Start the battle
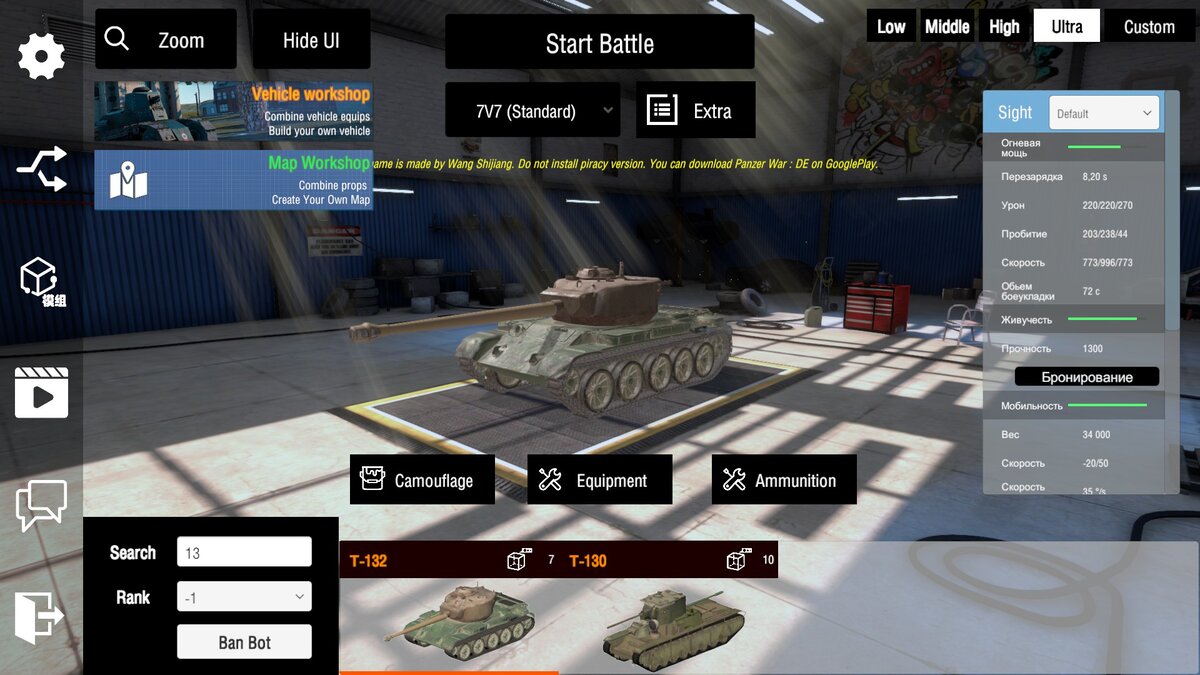 point(599,43)
